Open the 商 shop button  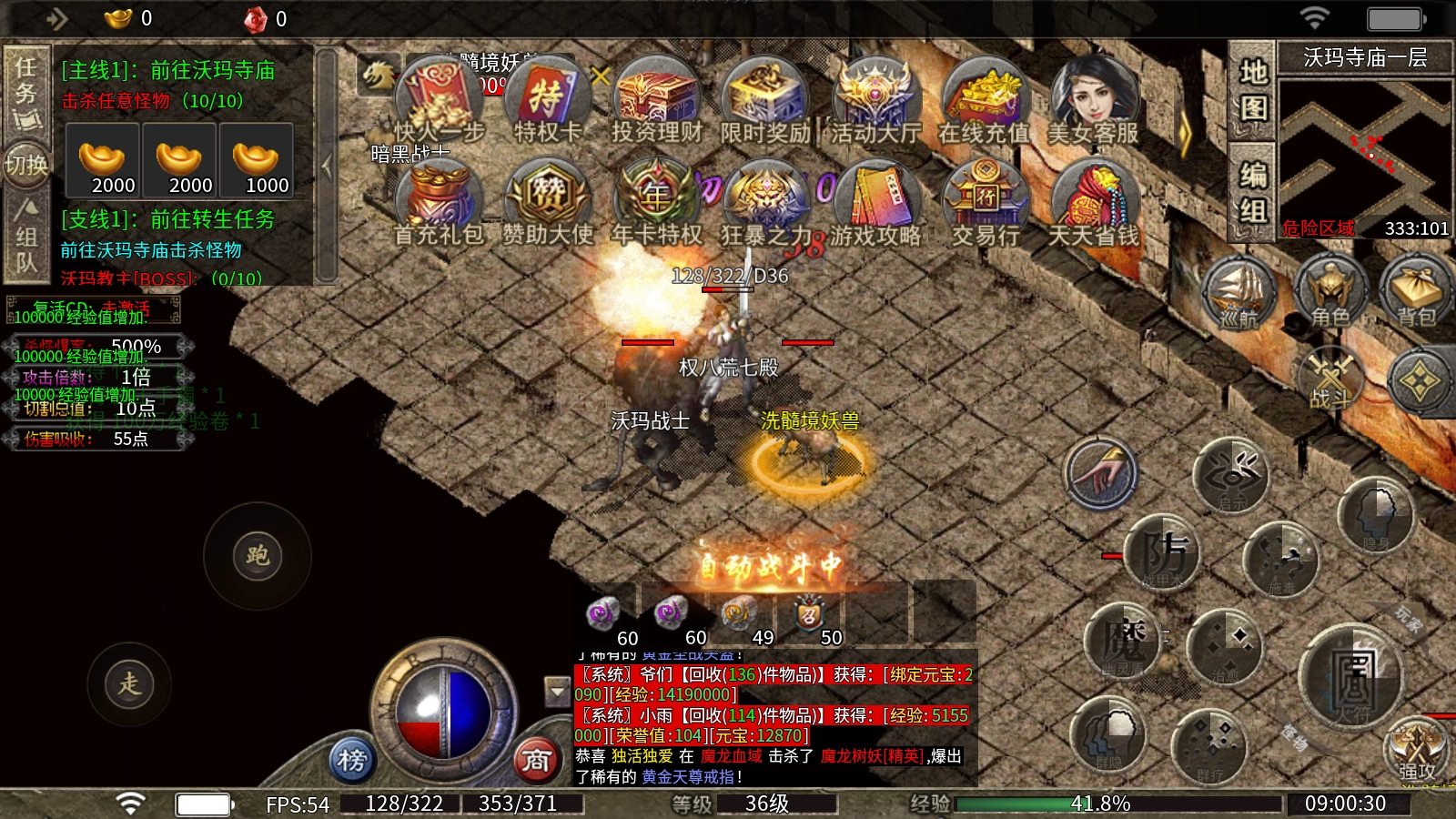(x=537, y=760)
